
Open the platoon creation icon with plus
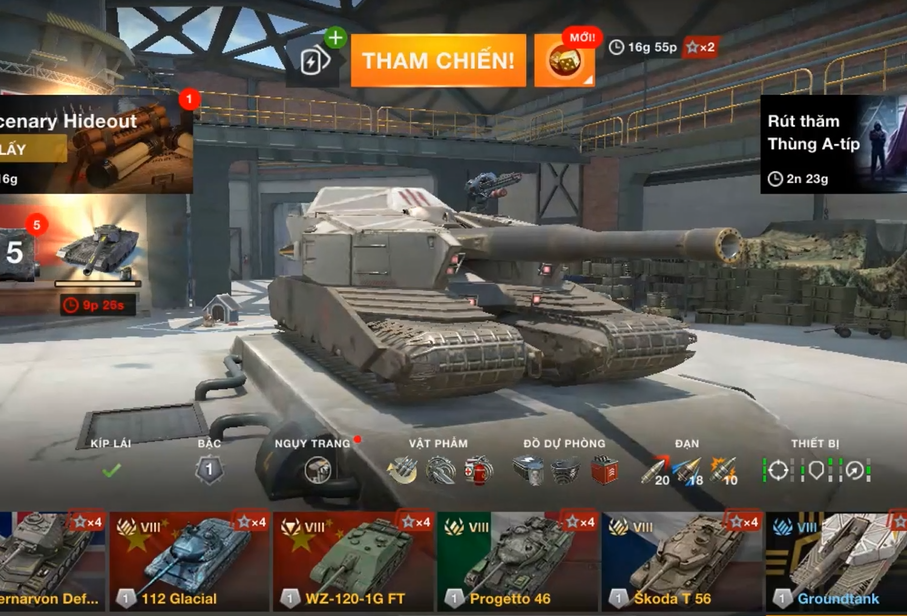point(317,59)
